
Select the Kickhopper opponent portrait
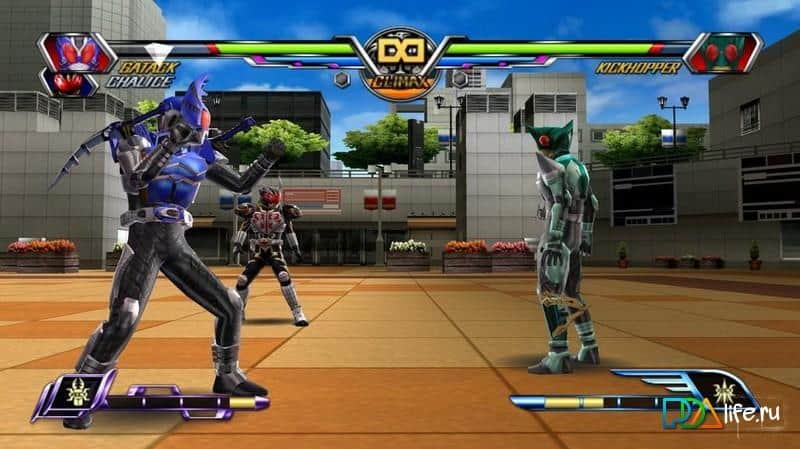coord(726,52)
